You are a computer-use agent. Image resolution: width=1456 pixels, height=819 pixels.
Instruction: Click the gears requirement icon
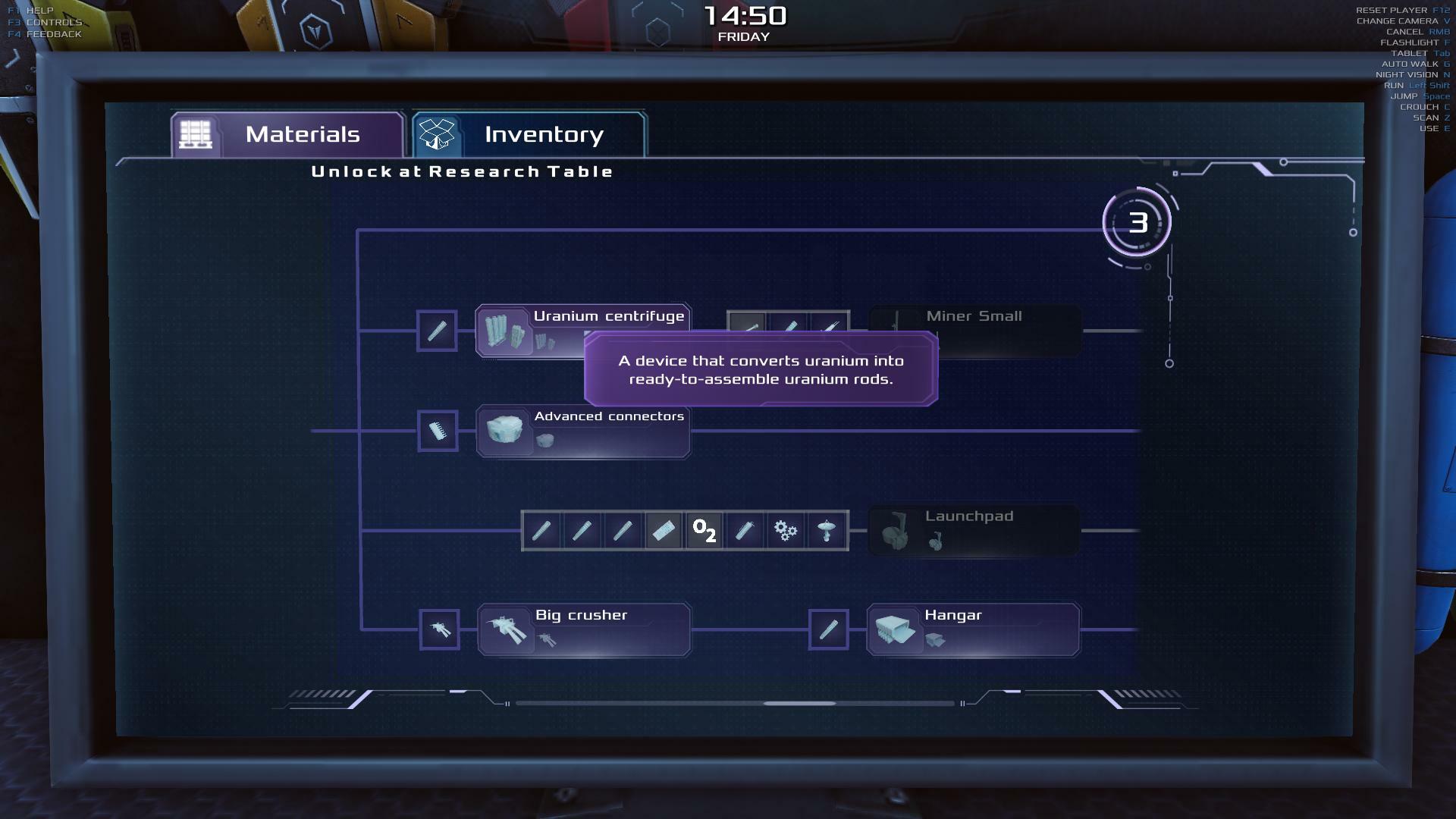coord(786,531)
